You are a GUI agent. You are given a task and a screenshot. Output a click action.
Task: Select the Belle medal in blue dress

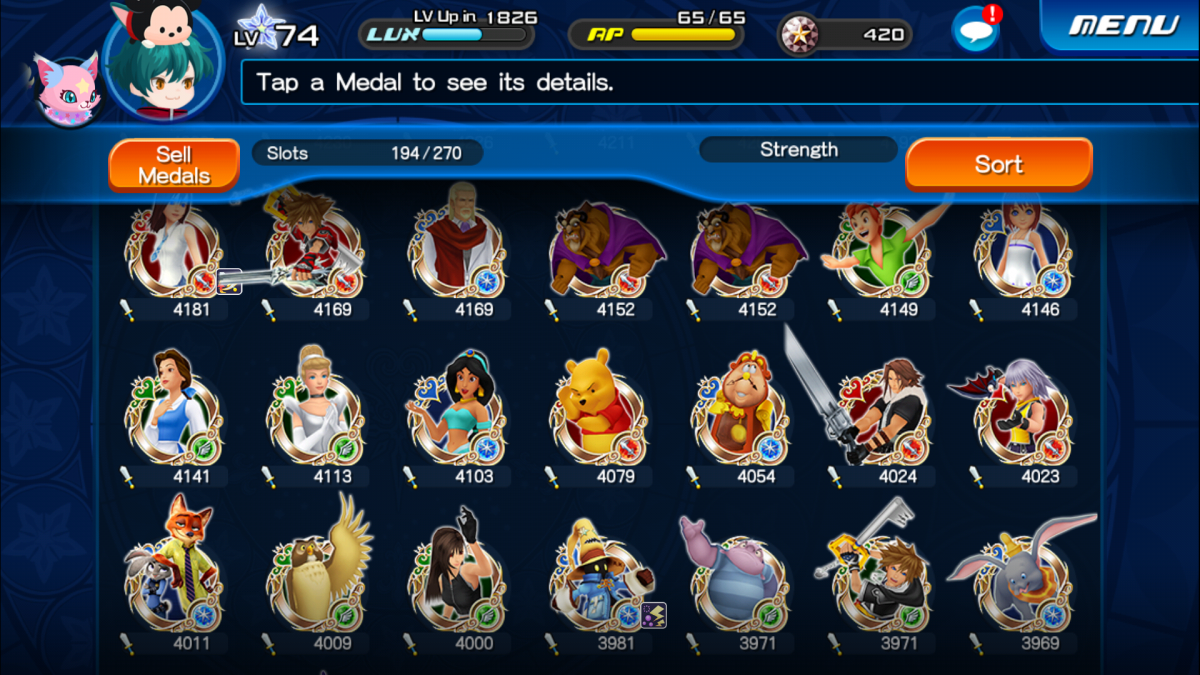pos(171,414)
